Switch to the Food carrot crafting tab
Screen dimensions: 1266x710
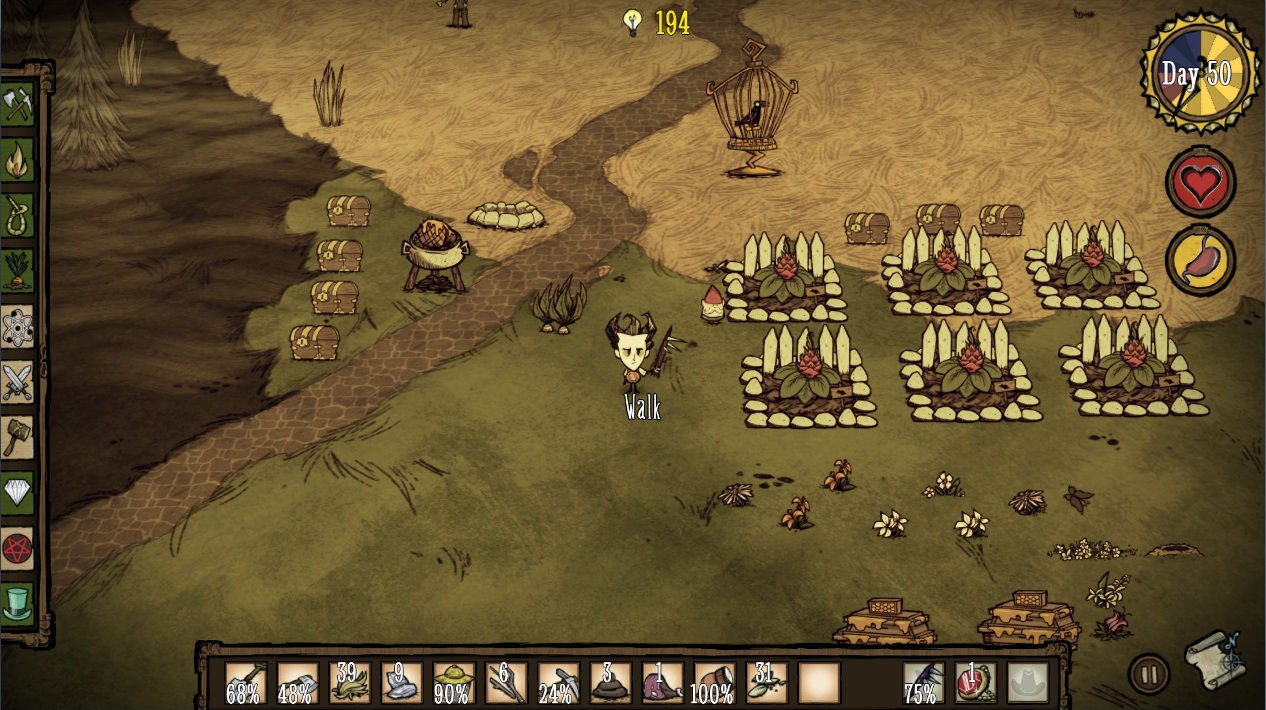coord(18,269)
